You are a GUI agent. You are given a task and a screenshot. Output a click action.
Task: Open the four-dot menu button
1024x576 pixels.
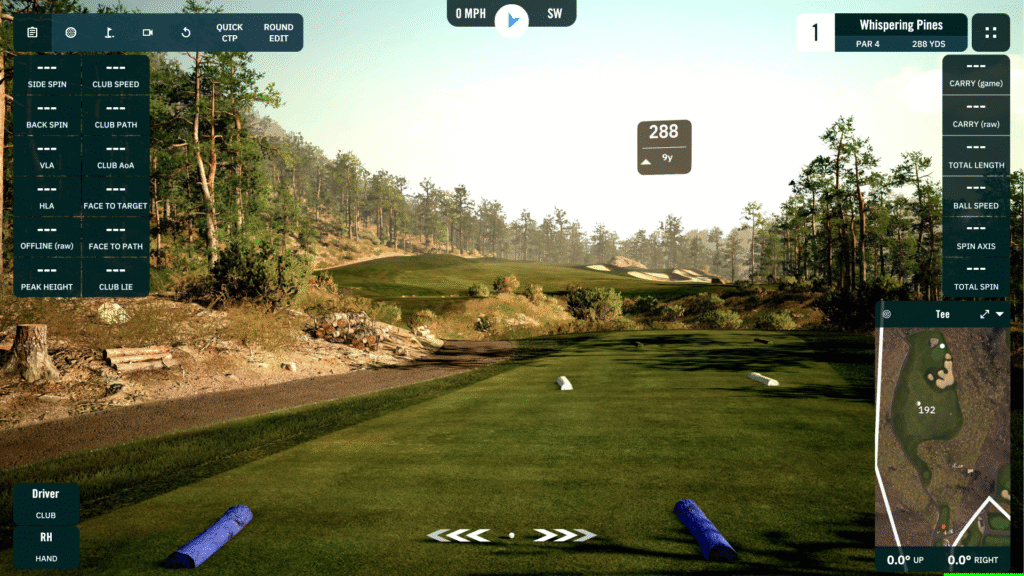[990, 32]
